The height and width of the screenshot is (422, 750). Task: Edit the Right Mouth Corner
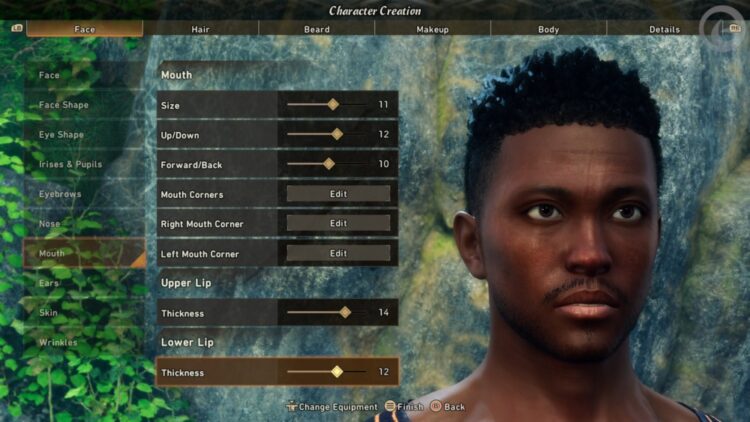coord(338,224)
